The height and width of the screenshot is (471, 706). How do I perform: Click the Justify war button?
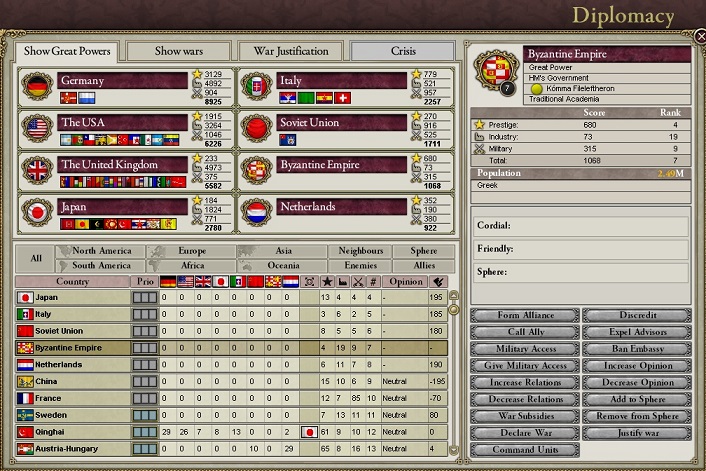point(637,433)
